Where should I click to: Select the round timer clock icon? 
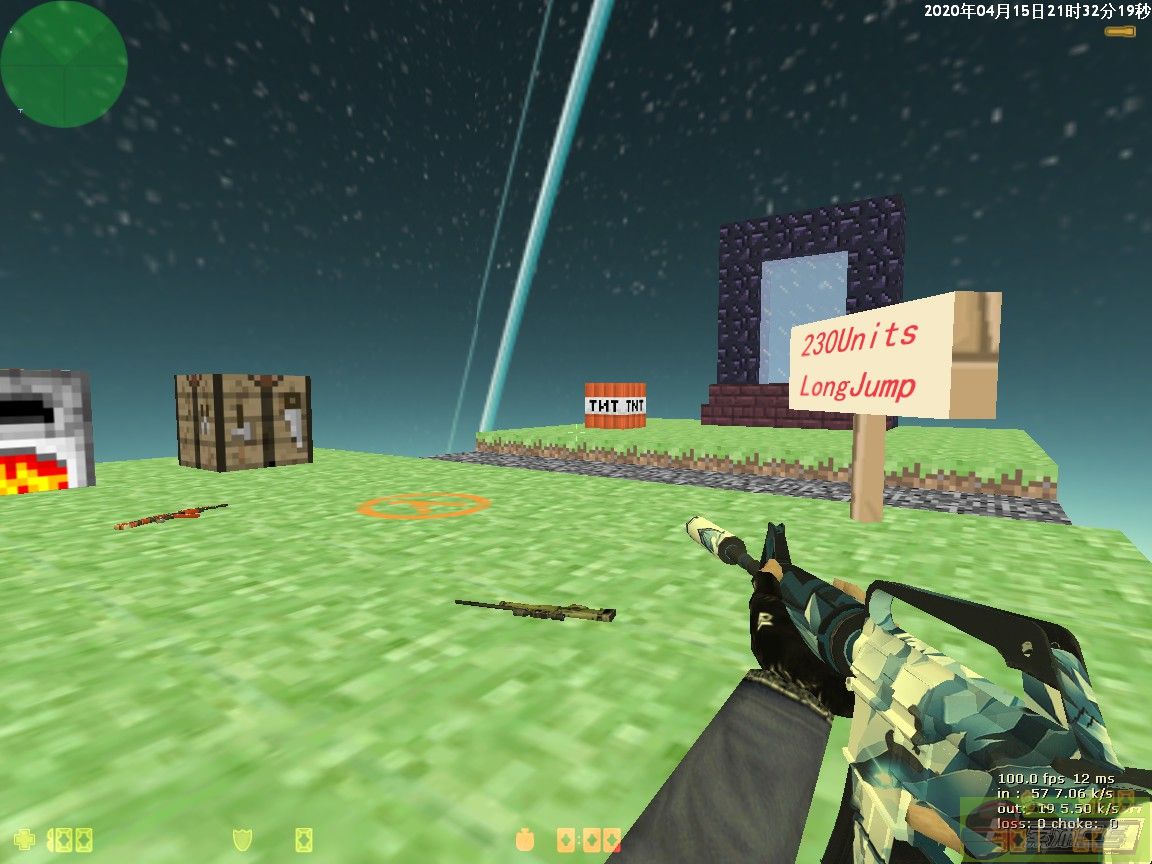523,839
